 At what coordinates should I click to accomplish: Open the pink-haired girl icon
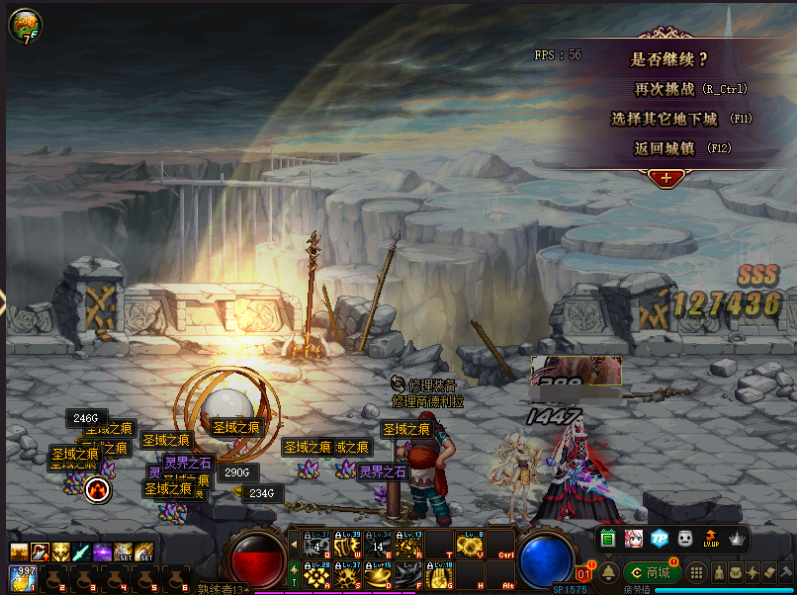pyautogui.click(x=634, y=539)
